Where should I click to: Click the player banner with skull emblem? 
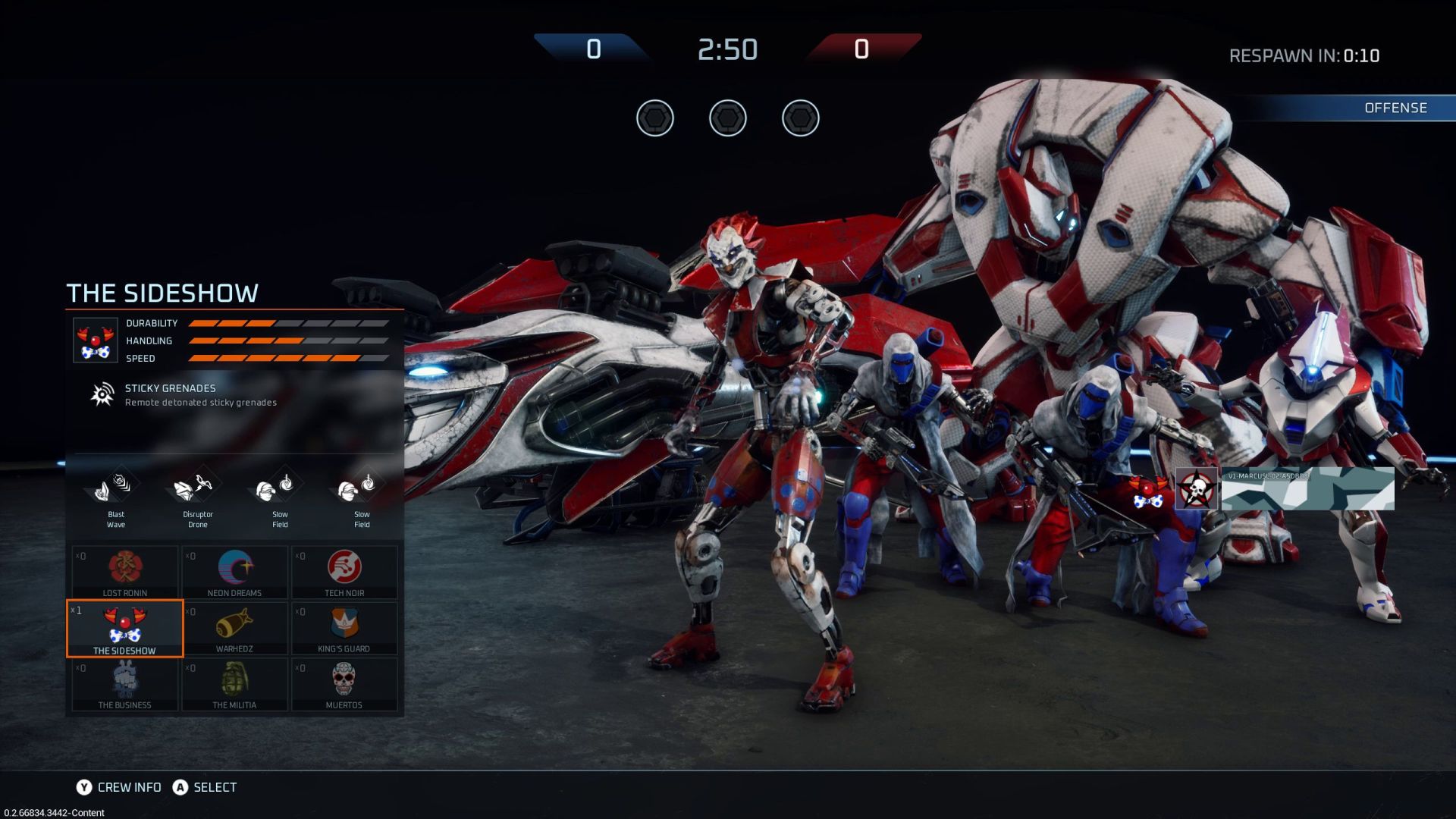1285,489
